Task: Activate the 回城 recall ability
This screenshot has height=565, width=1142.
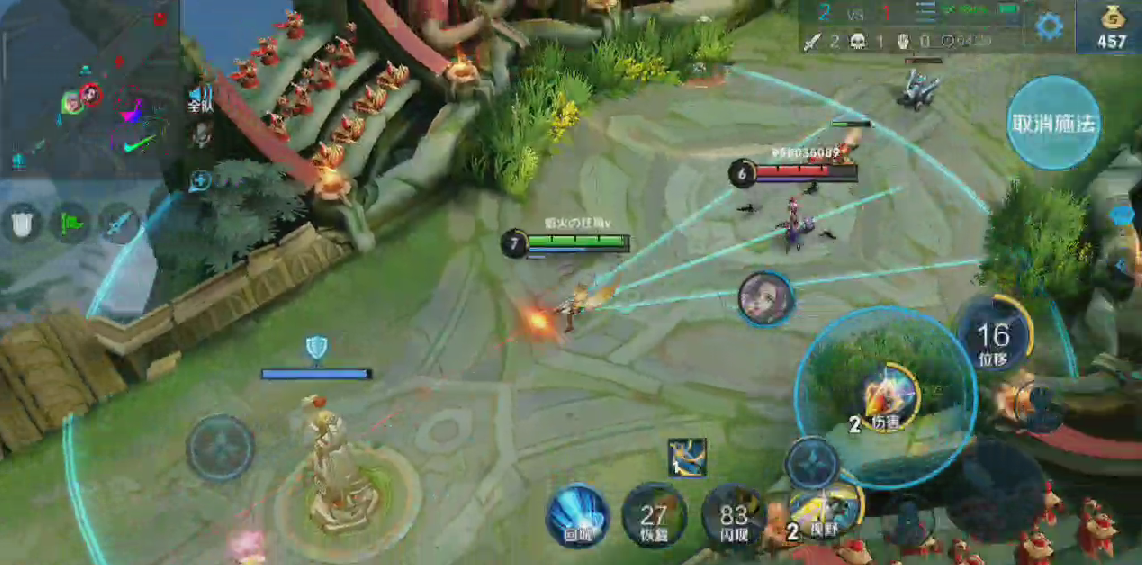Action: click(x=577, y=515)
